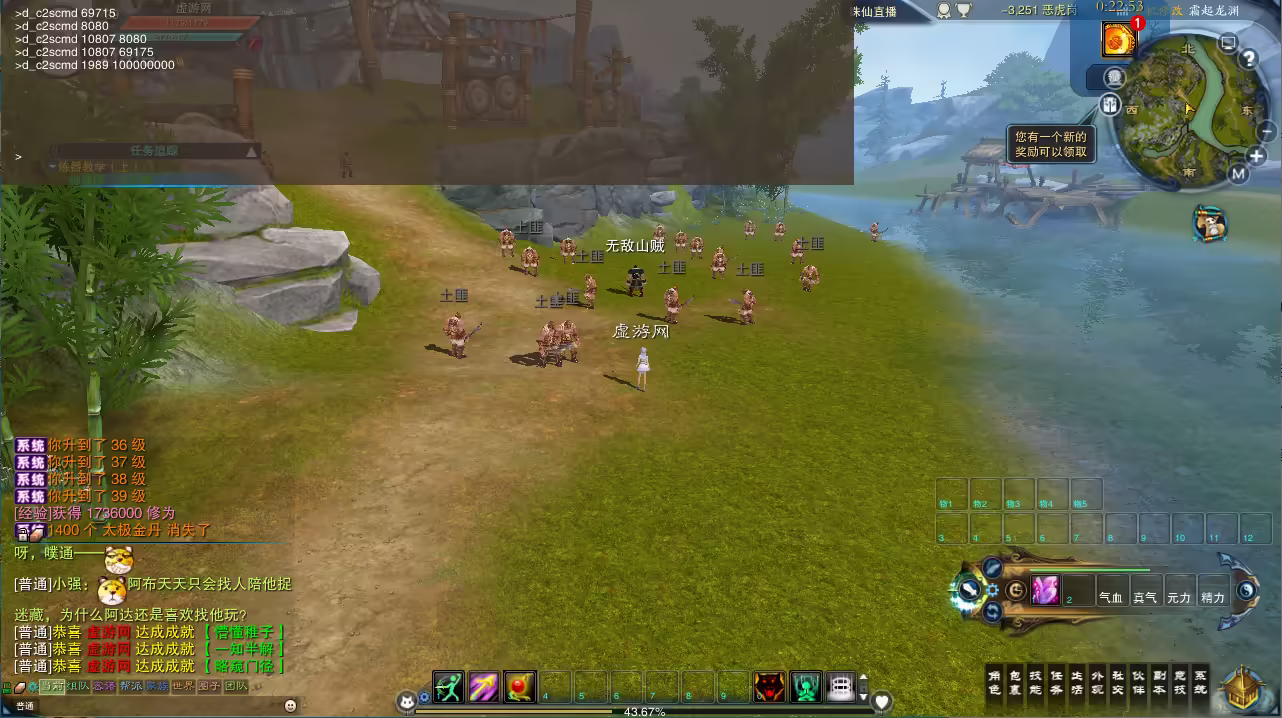
Task: Use the purple arrow skill
Action: click(484, 687)
